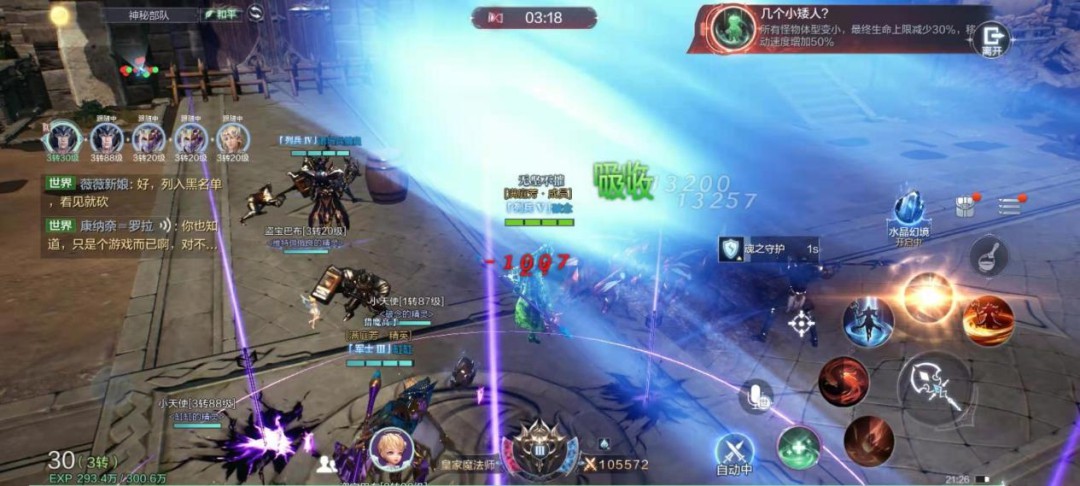Screen dimensions: 1080x486
Task: Cast the green healing swirl skill
Action: click(799, 446)
